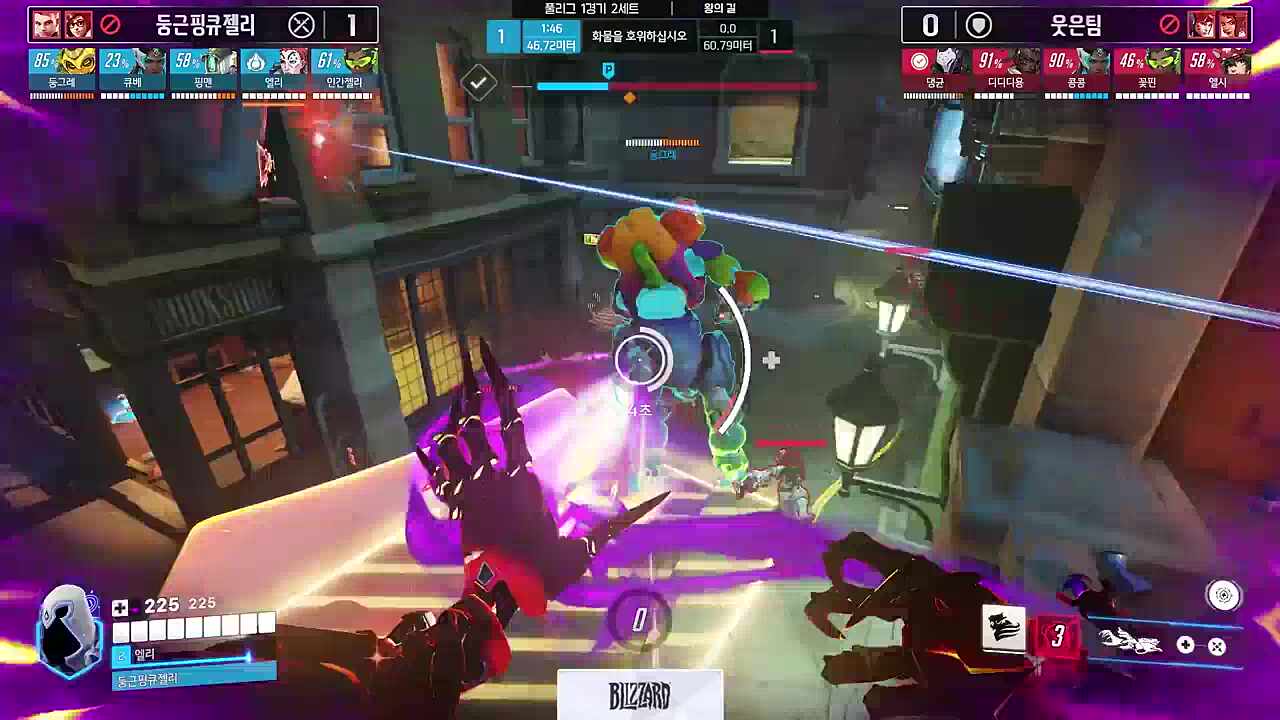Click the Blizzard logo watermark

[640, 695]
